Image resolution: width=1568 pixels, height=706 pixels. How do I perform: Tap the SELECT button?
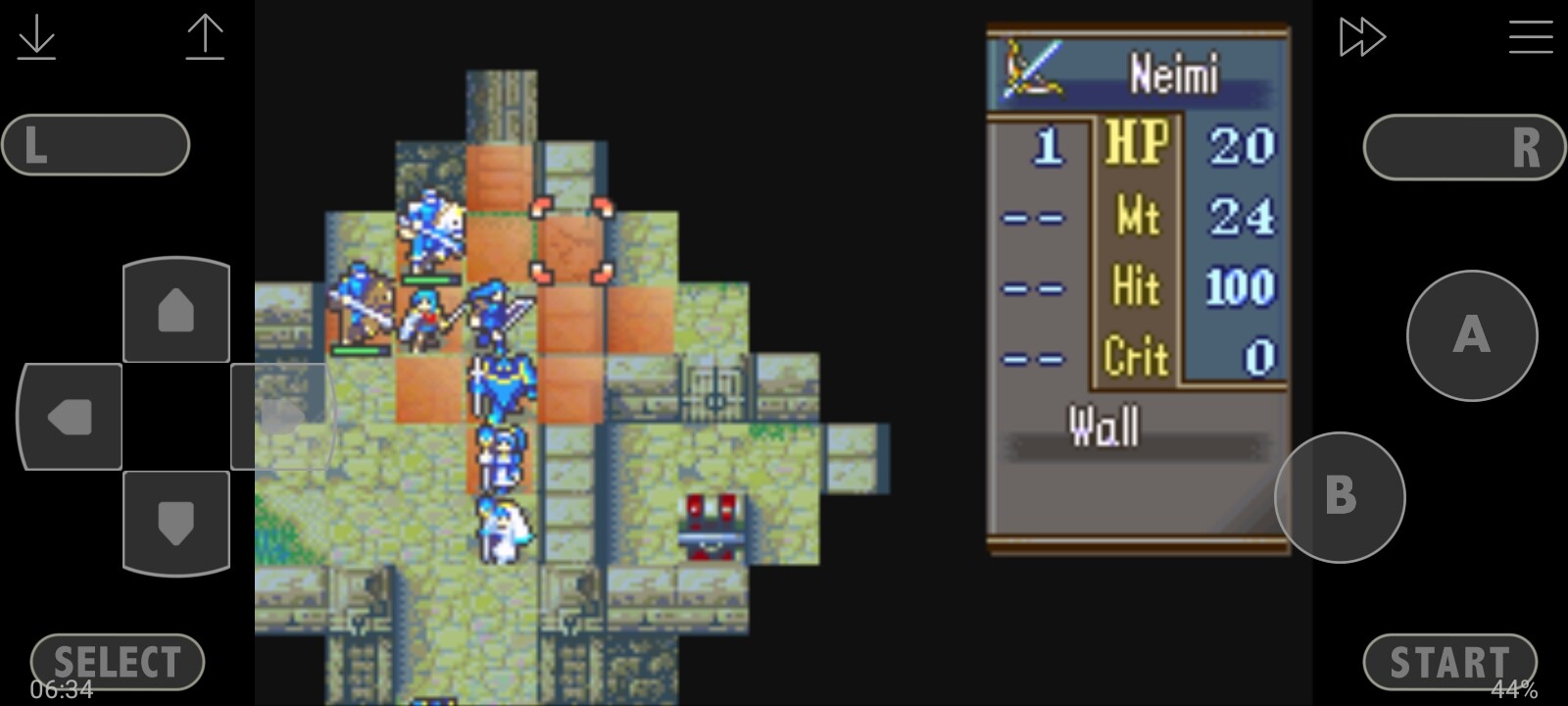[x=118, y=662]
